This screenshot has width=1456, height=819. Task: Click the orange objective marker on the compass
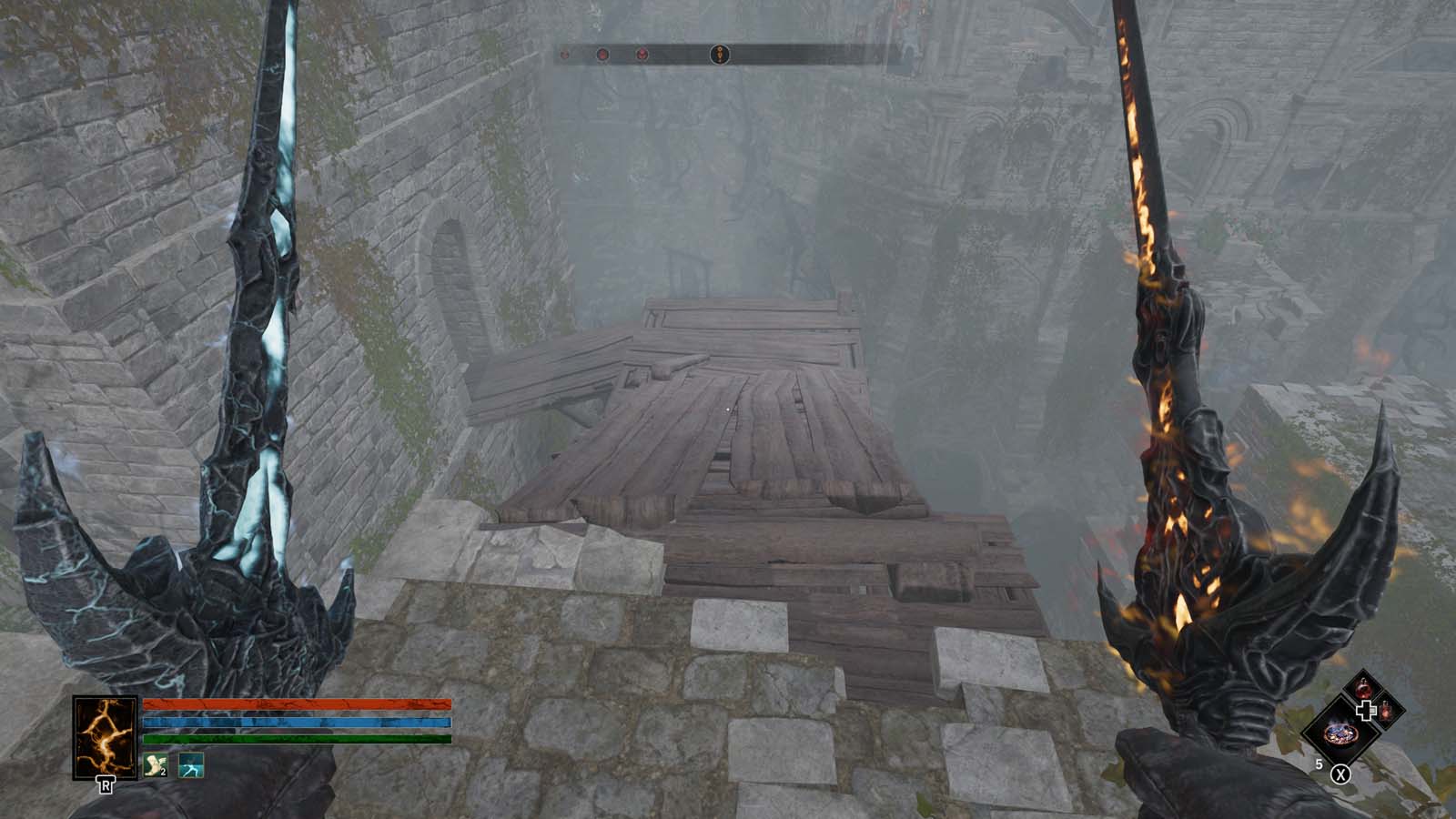coord(719,55)
